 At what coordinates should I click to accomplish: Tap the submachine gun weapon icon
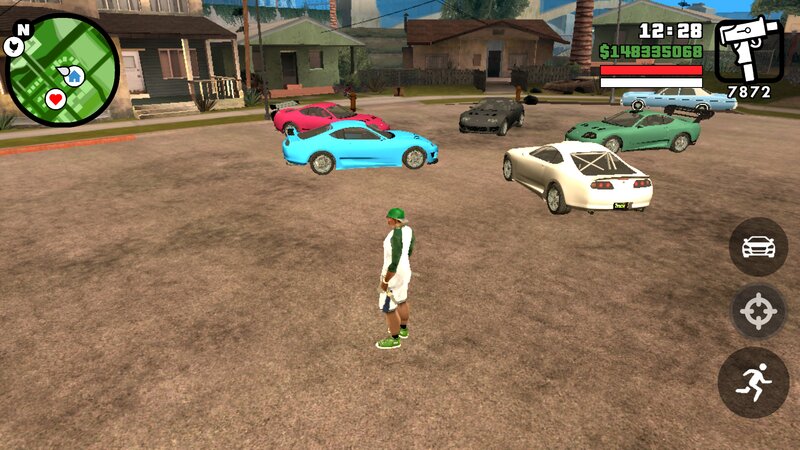pyautogui.click(x=748, y=51)
